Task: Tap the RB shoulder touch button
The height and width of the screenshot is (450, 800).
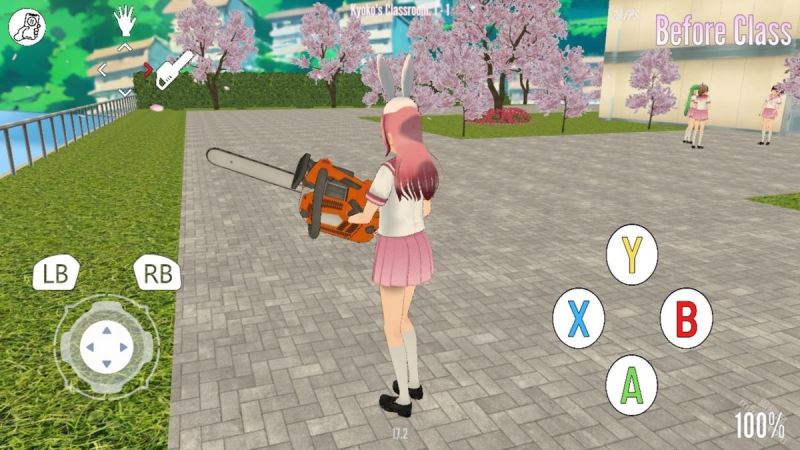Action: pyautogui.click(x=157, y=274)
